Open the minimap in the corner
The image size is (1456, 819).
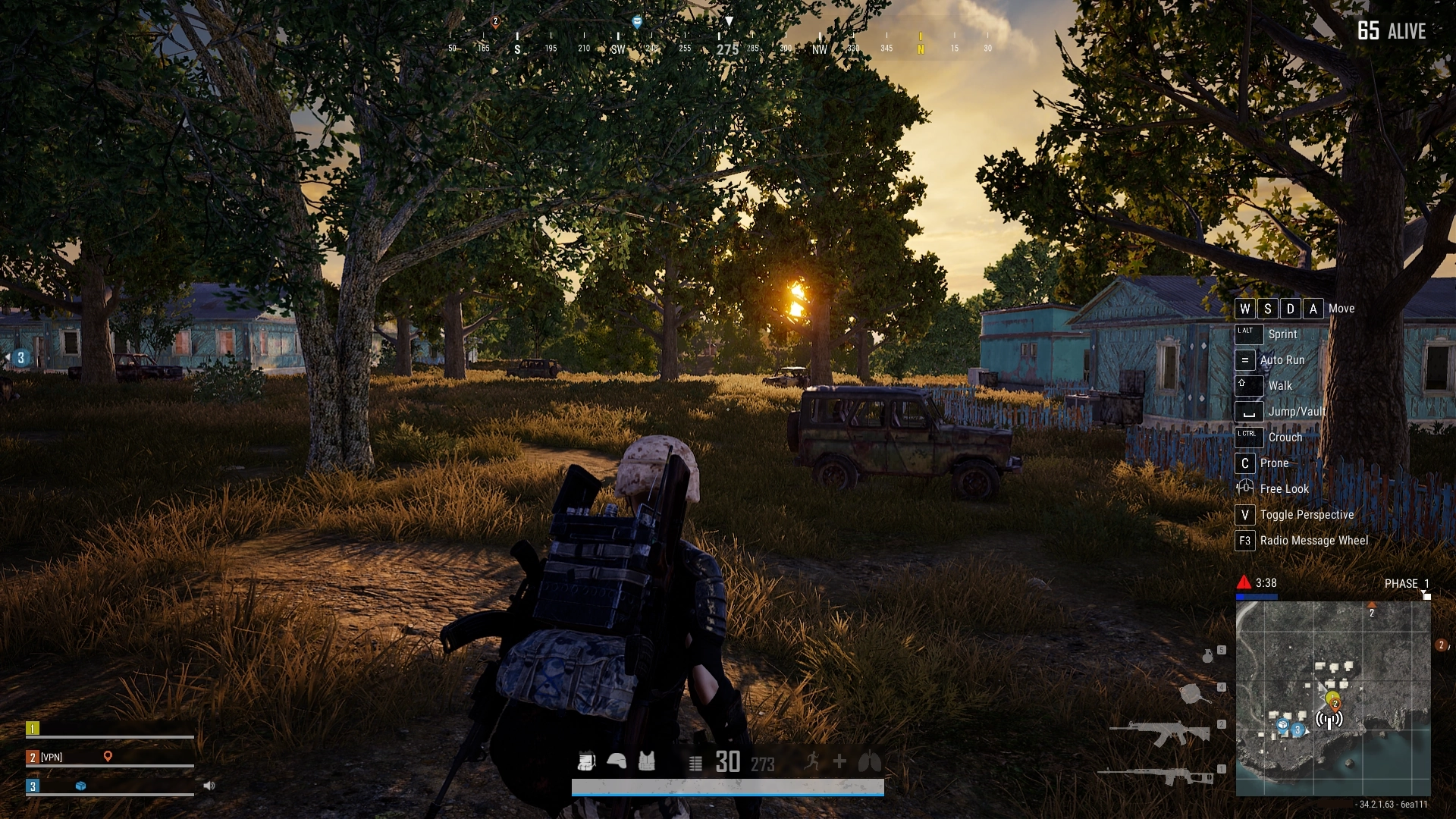pyautogui.click(x=1333, y=698)
